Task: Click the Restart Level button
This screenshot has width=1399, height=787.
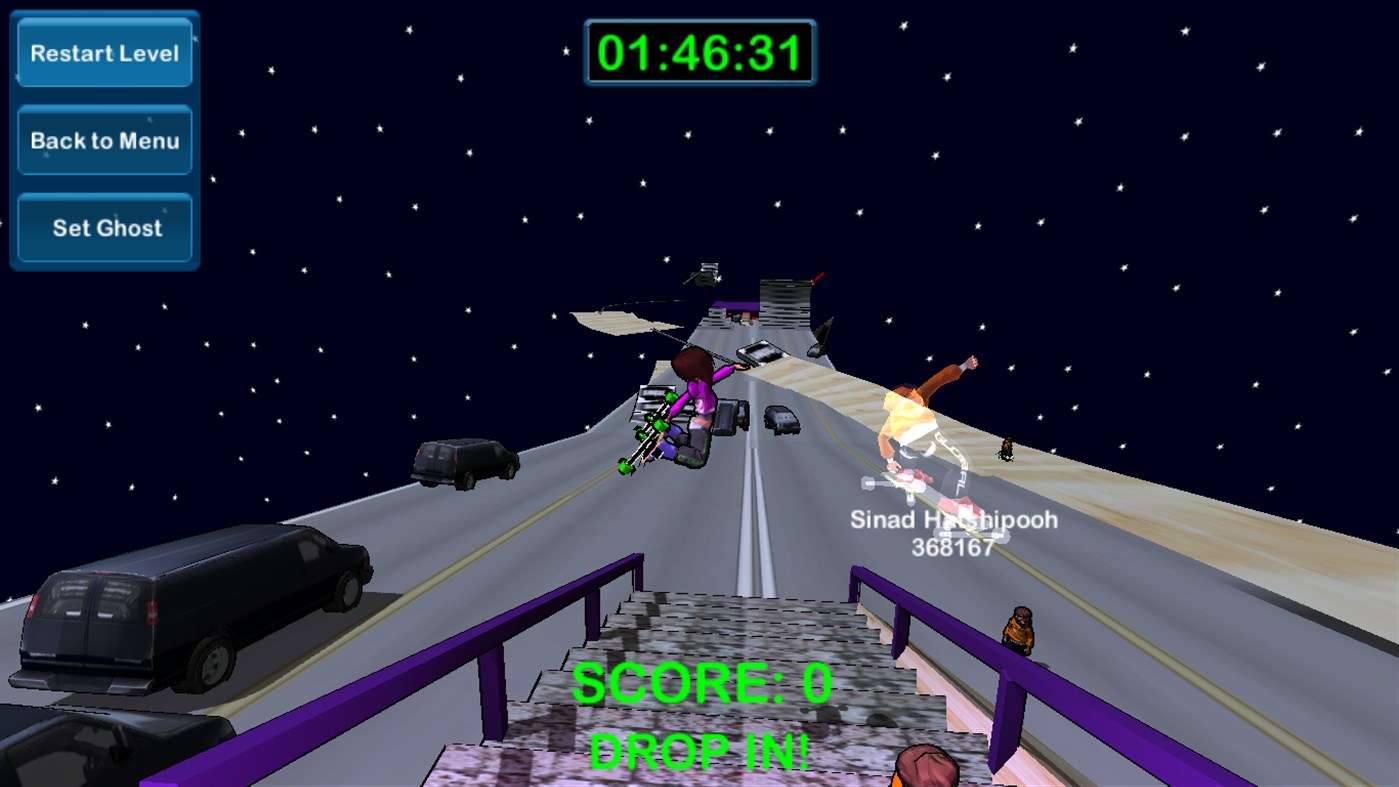Action: click(x=103, y=53)
